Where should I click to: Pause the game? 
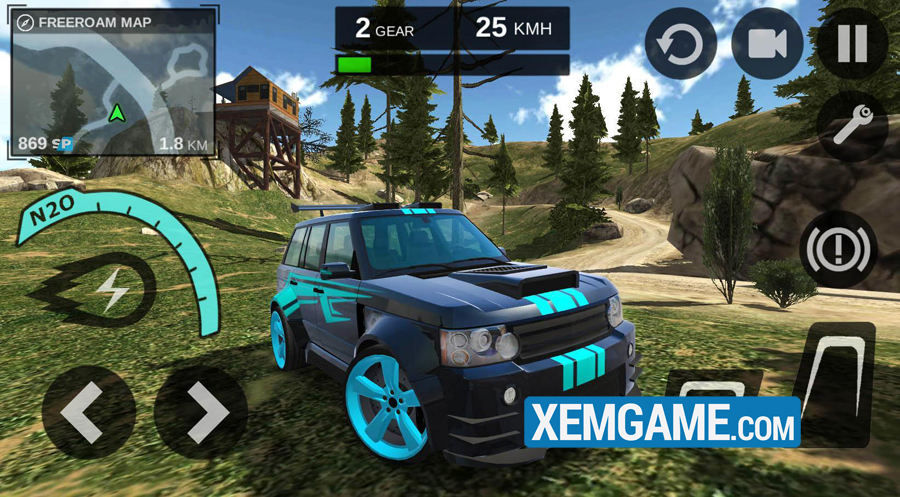point(852,45)
